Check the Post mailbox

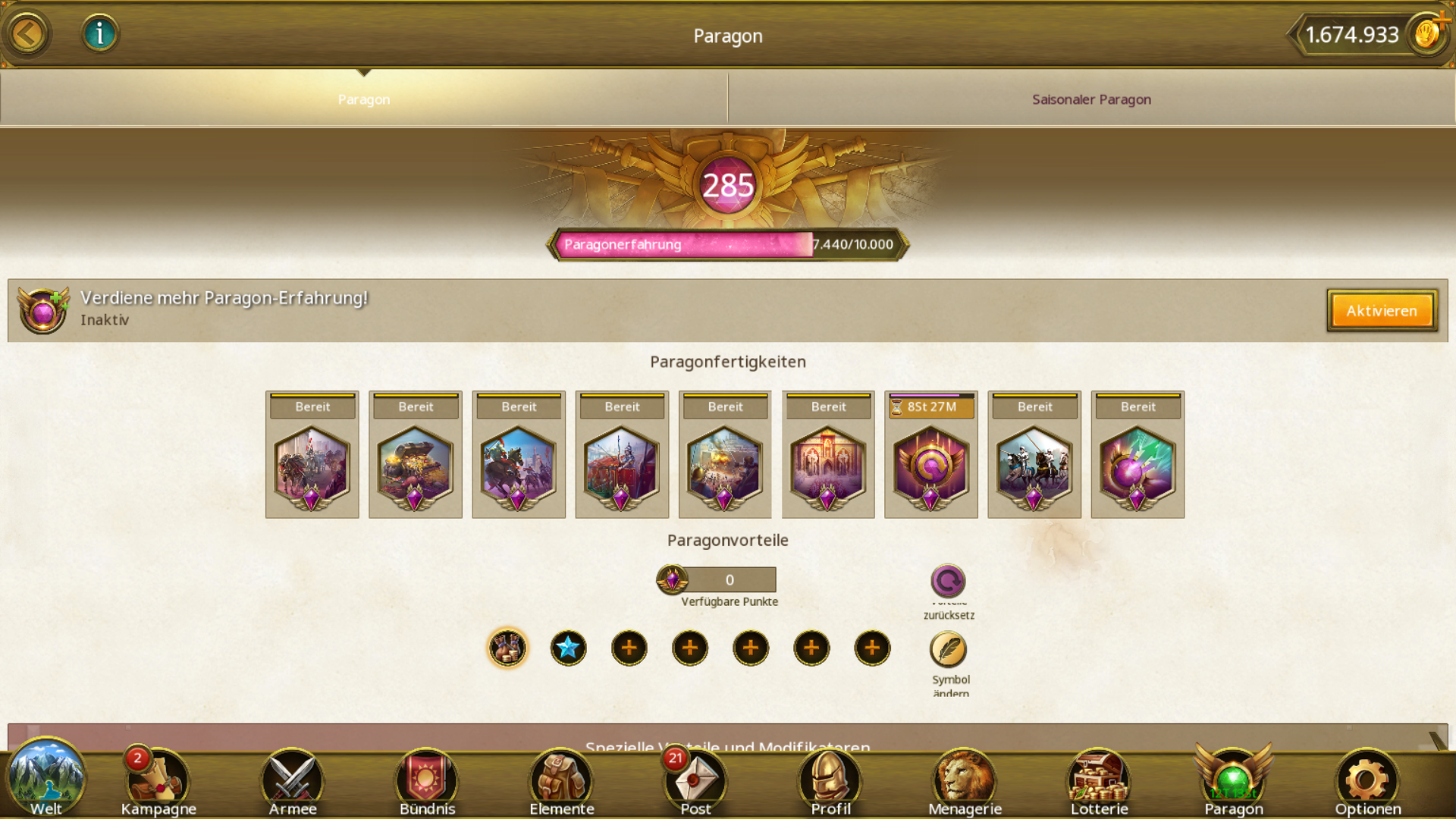pyautogui.click(x=695, y=783)
